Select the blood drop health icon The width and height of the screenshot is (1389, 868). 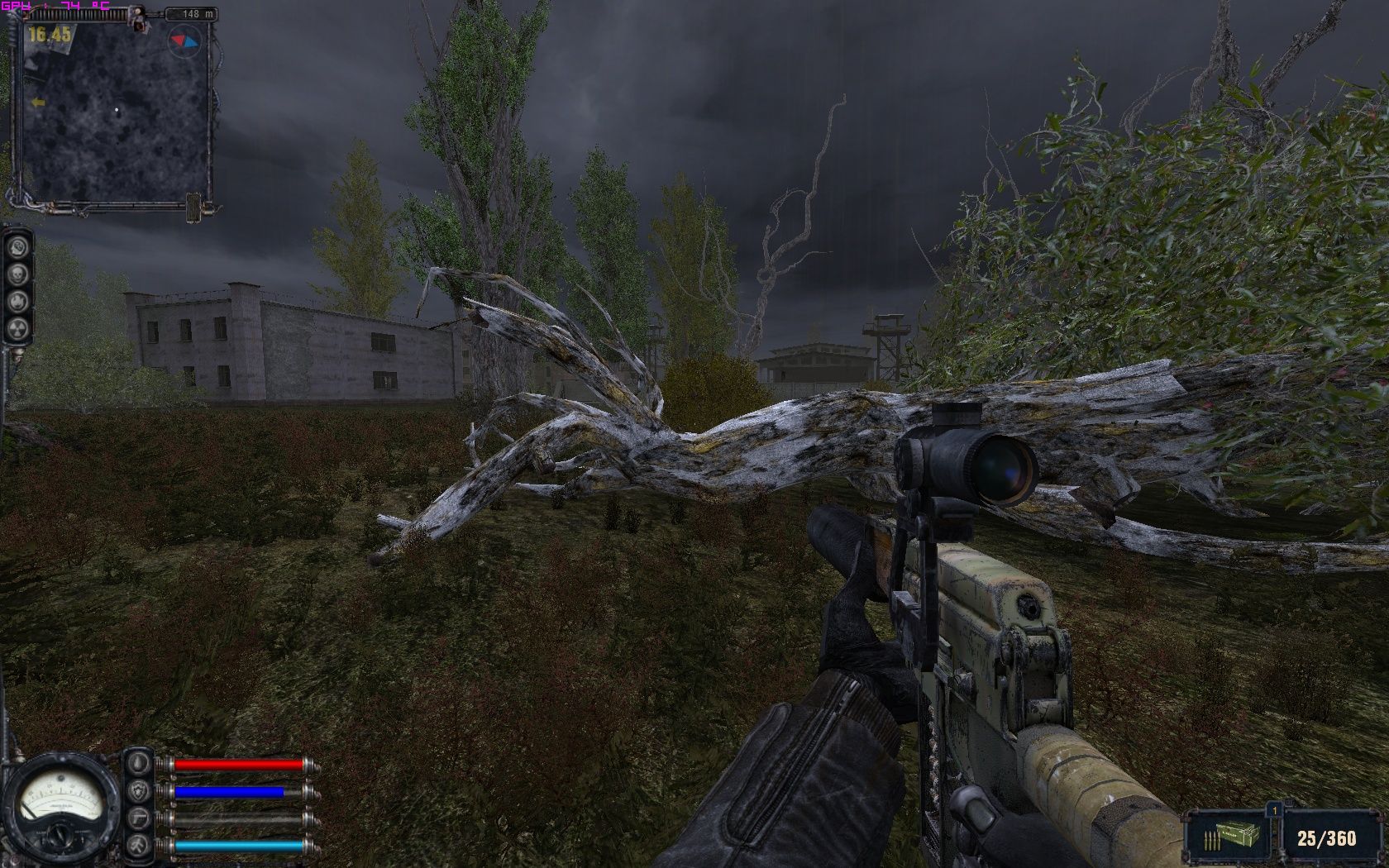(x=139, y=763)
